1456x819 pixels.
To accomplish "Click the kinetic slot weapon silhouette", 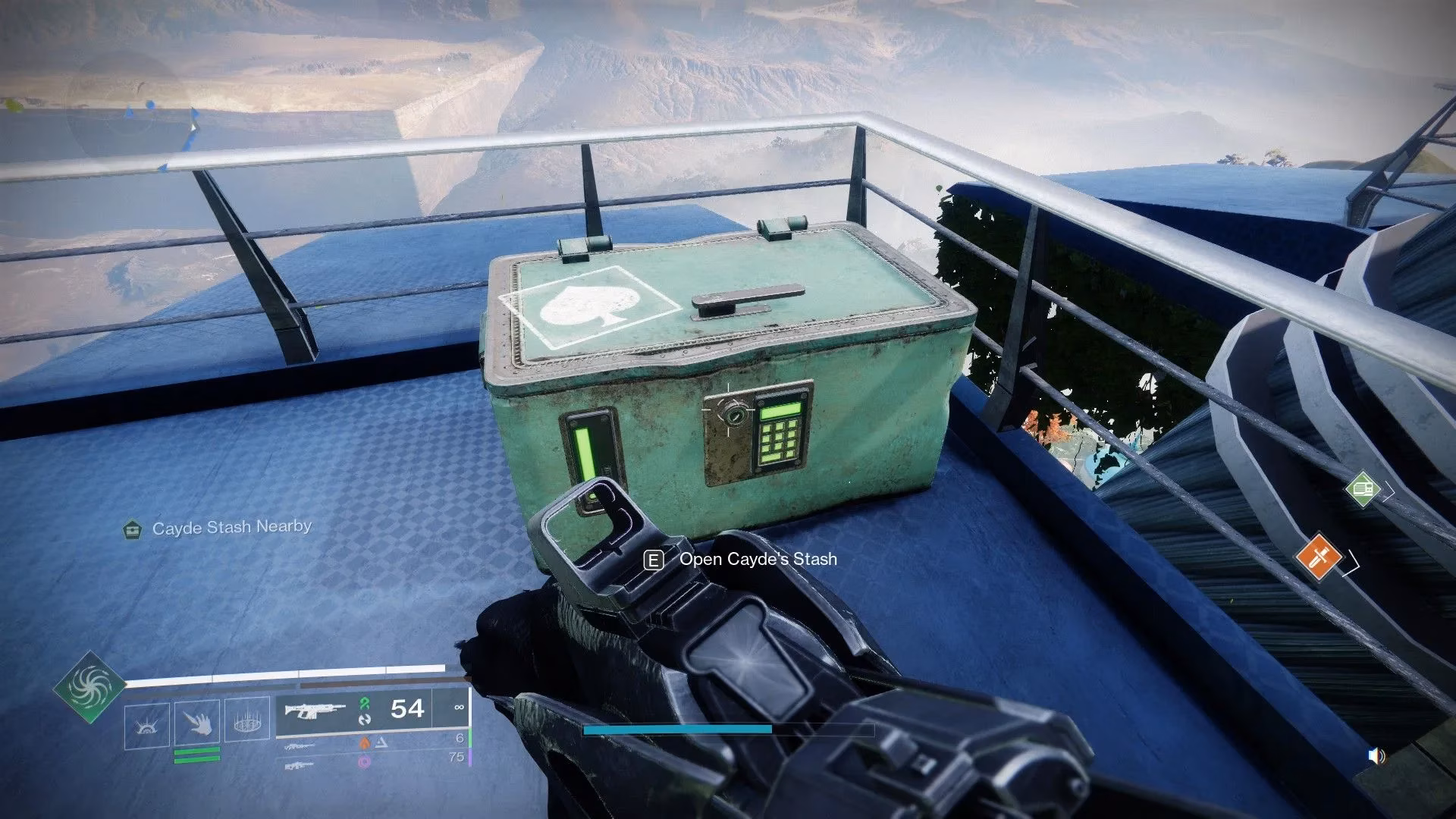I will [299, 746].
